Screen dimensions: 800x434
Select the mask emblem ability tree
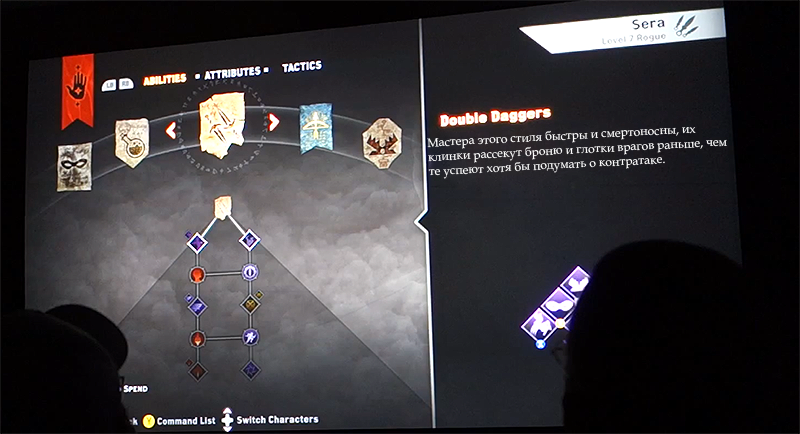tap(75, 165)
